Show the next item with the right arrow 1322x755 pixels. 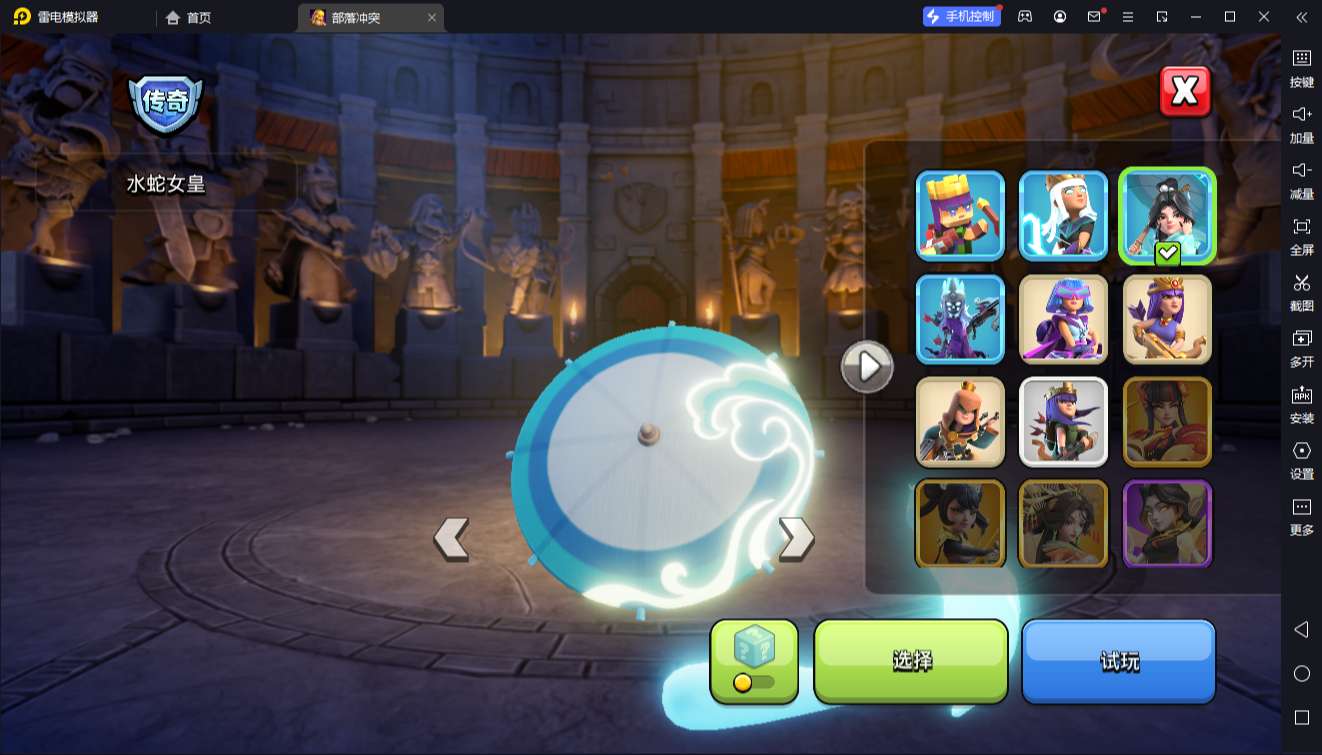click(796, 538)
